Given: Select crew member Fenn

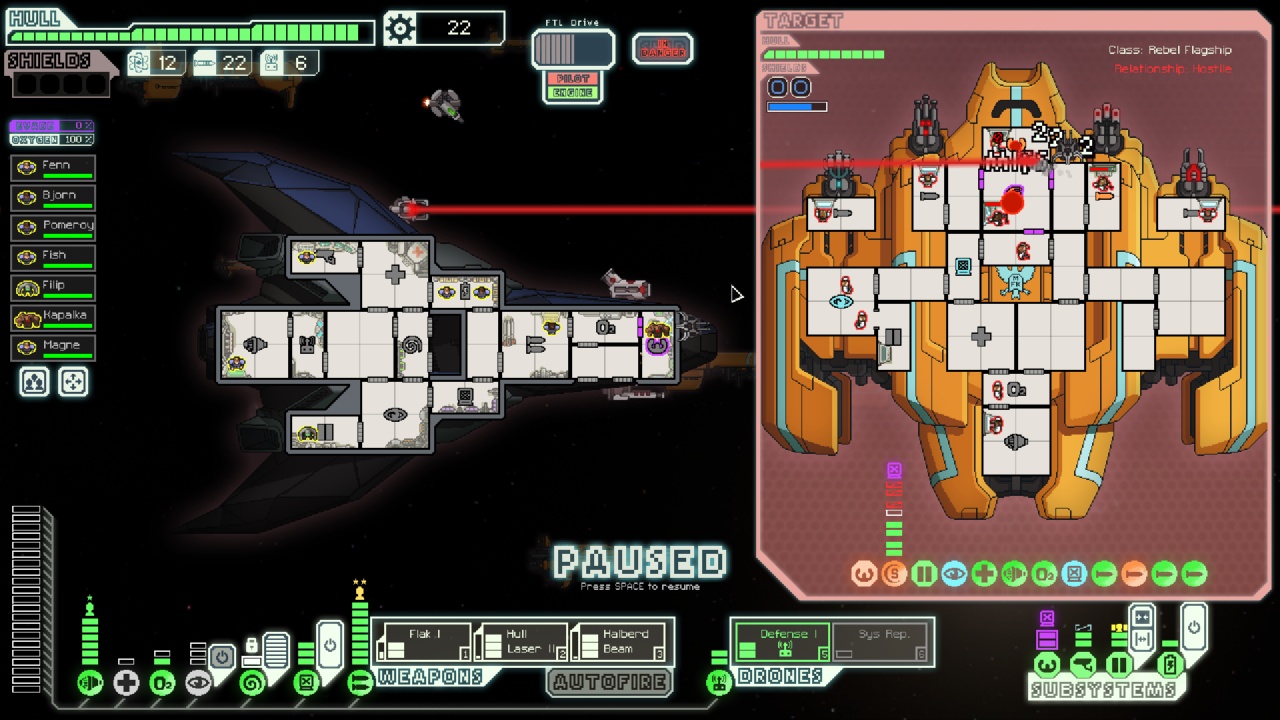Looking at the screenshot, I should [53, 167].
